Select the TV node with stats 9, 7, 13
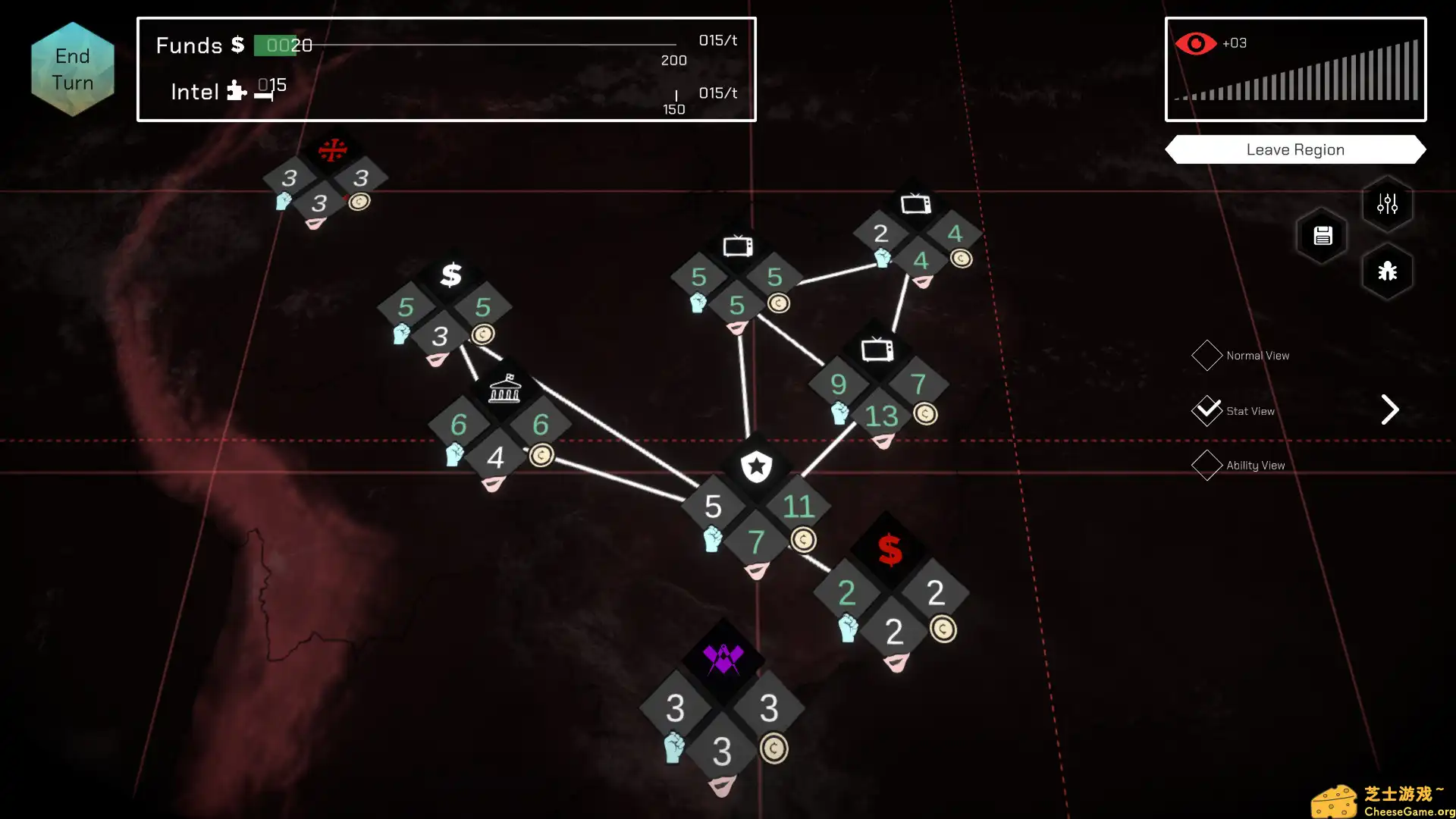 (877, 350)
